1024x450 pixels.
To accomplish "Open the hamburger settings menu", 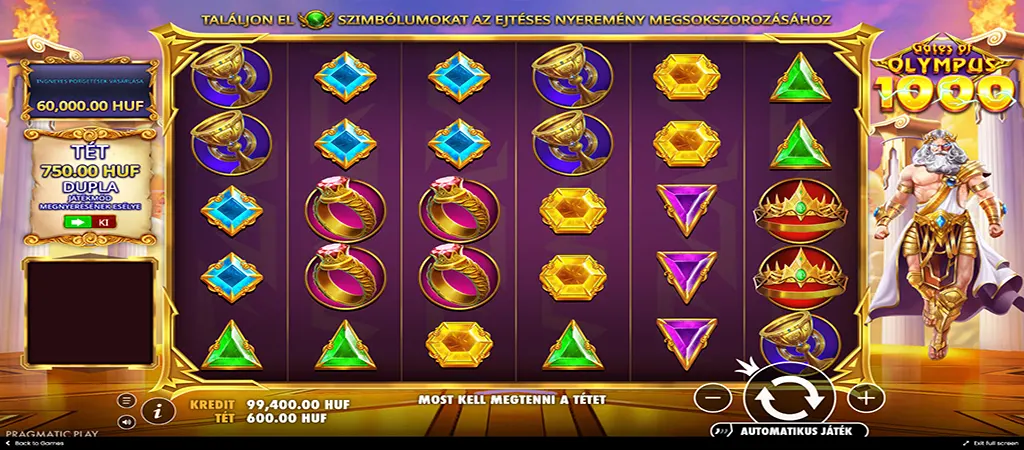I will (x=127, y=400).
